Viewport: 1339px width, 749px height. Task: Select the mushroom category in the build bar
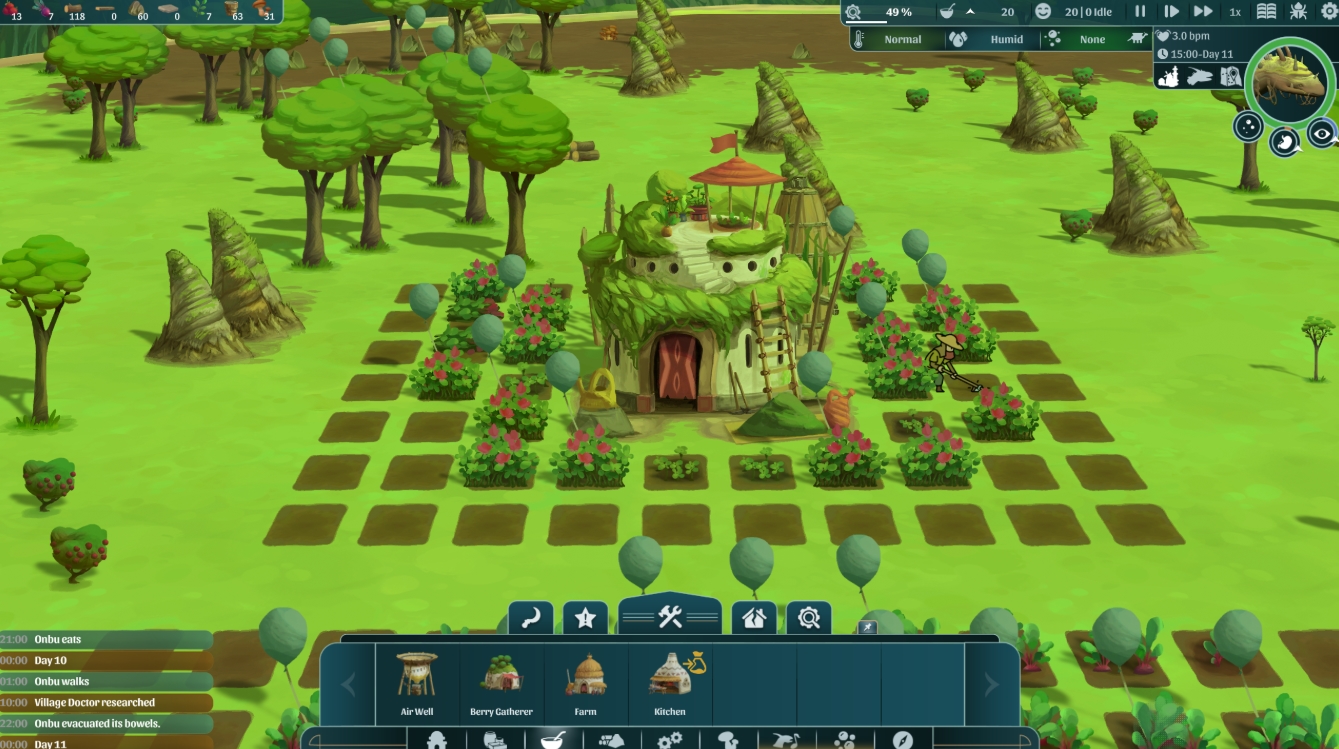(726, 740)
